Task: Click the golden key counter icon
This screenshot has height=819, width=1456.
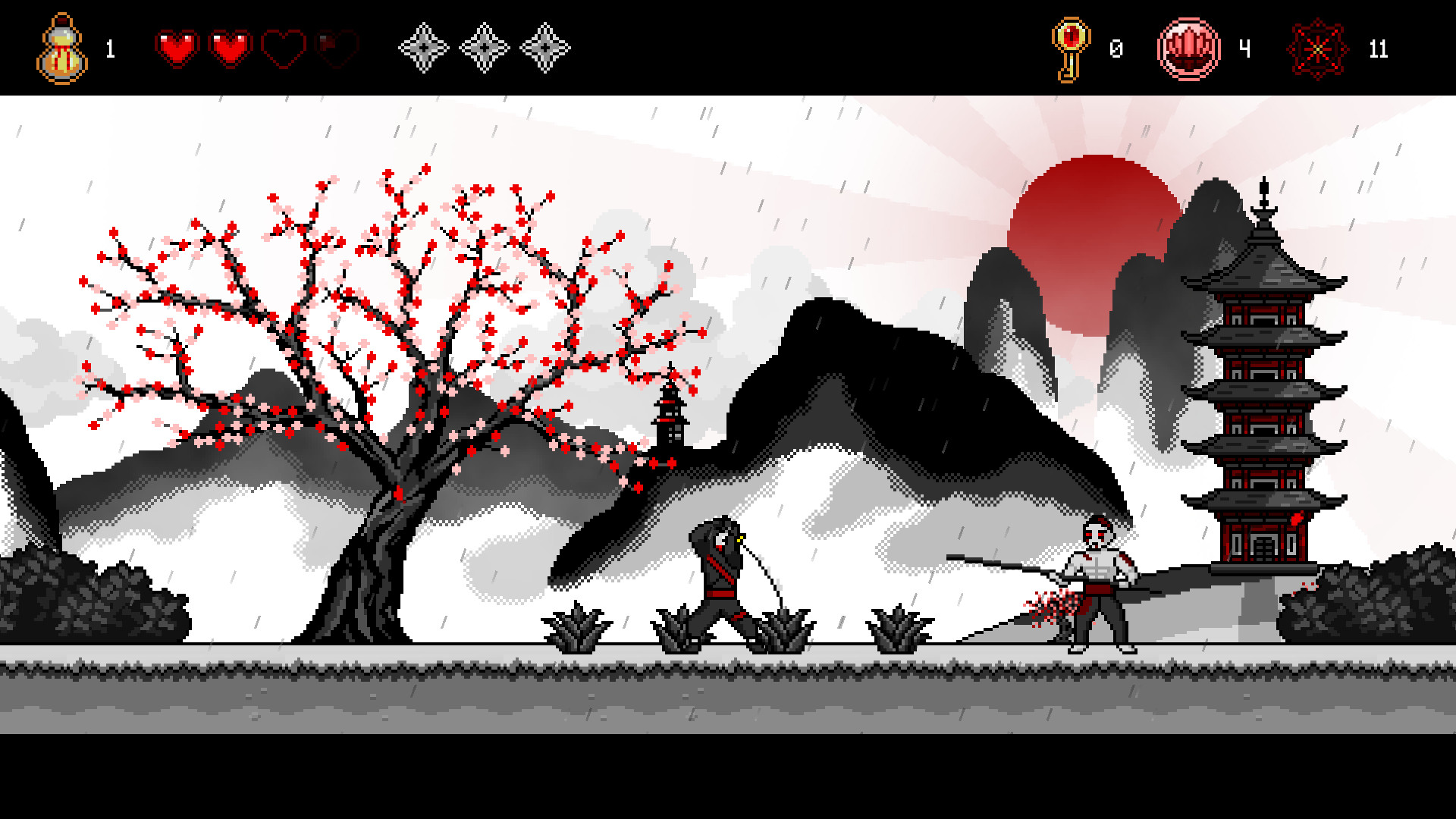Action: pyautogui.click(x=1072, y=48)
